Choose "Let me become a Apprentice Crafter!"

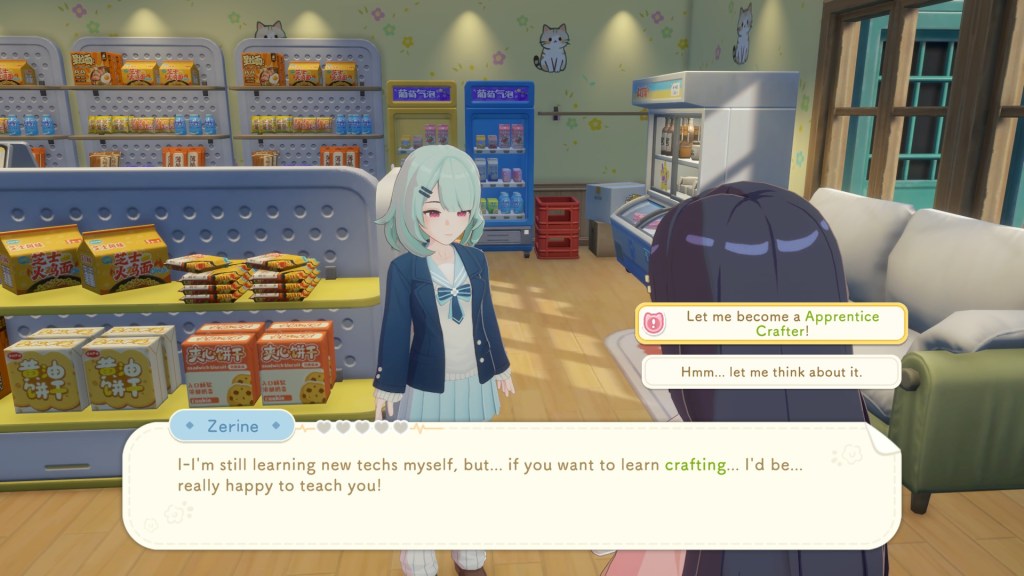point(771,324)
